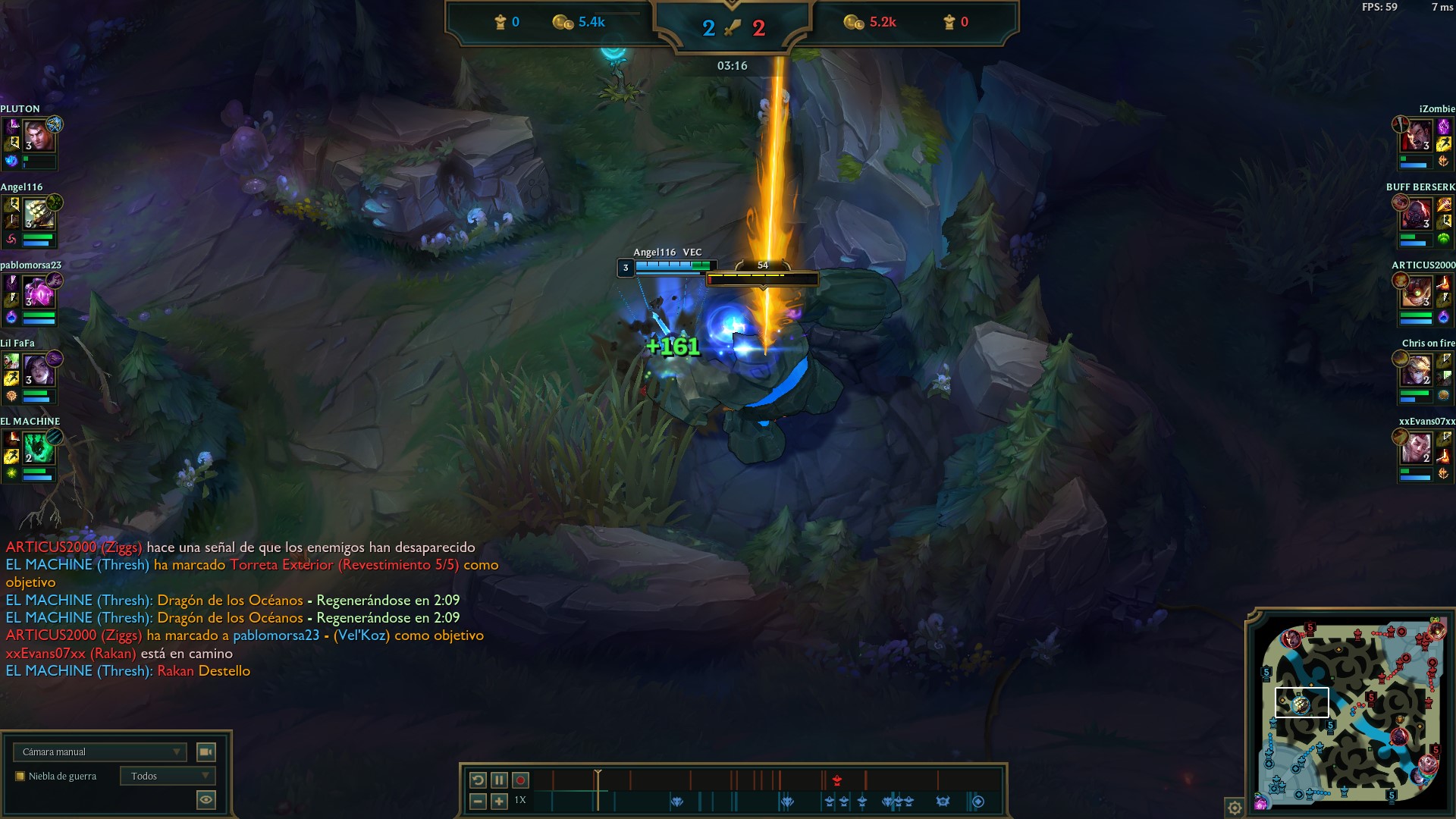Image resolution: width=1456 pixels, height=819 pixels.
Task: Open the Cámara manual dropdown
Action: point(99,752)
